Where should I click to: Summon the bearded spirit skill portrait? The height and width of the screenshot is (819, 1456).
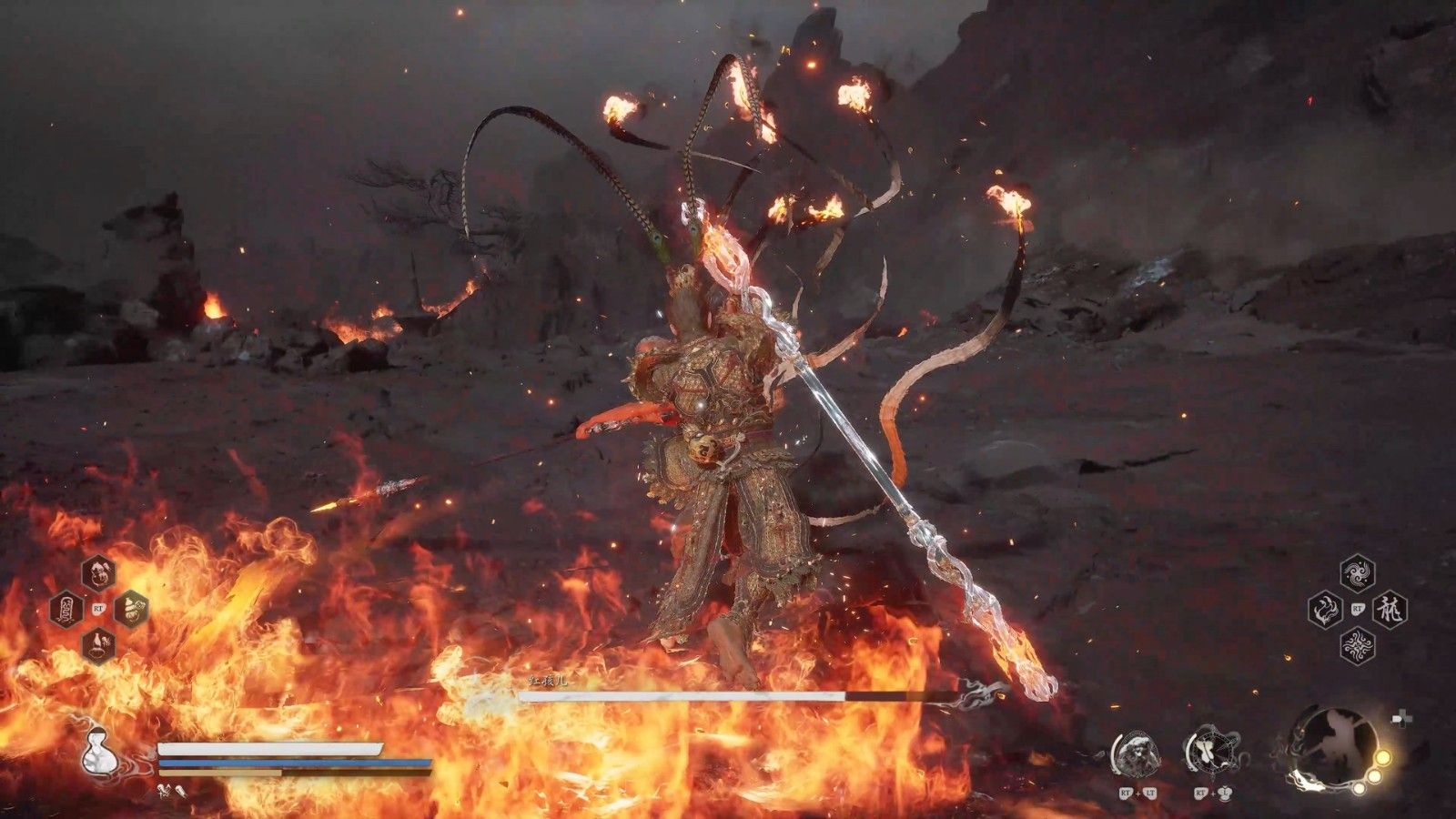[x=1137, y=753]
